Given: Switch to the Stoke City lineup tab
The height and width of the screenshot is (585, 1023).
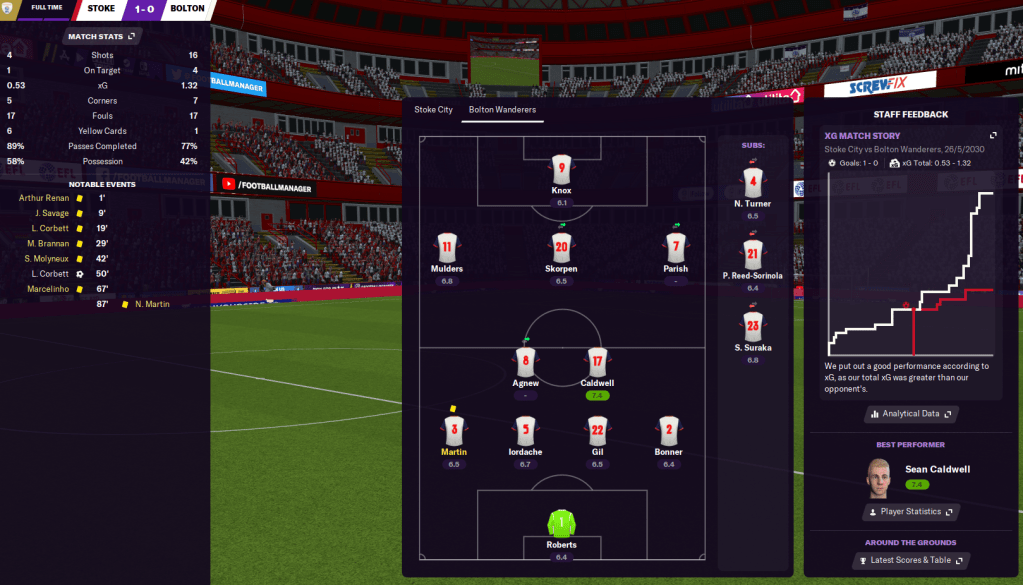Looking at the screenshot, I should (433, 109).
